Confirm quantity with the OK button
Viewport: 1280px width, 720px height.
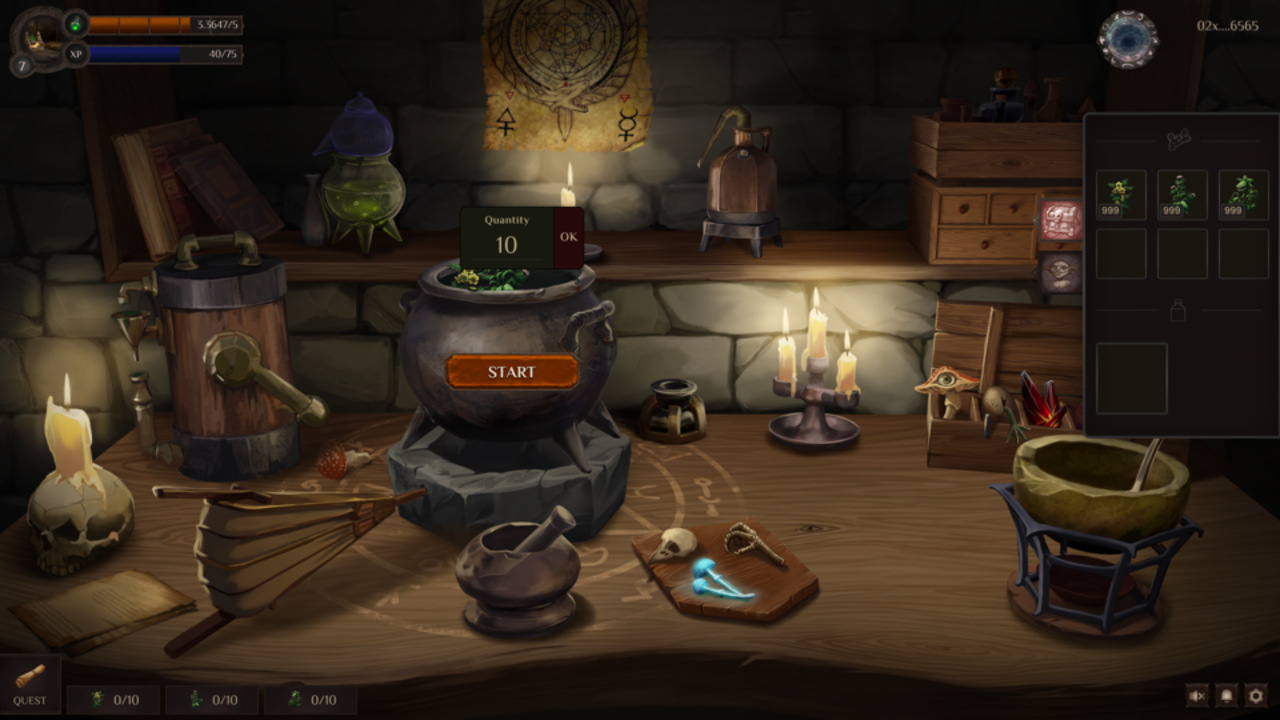[568, 237]
